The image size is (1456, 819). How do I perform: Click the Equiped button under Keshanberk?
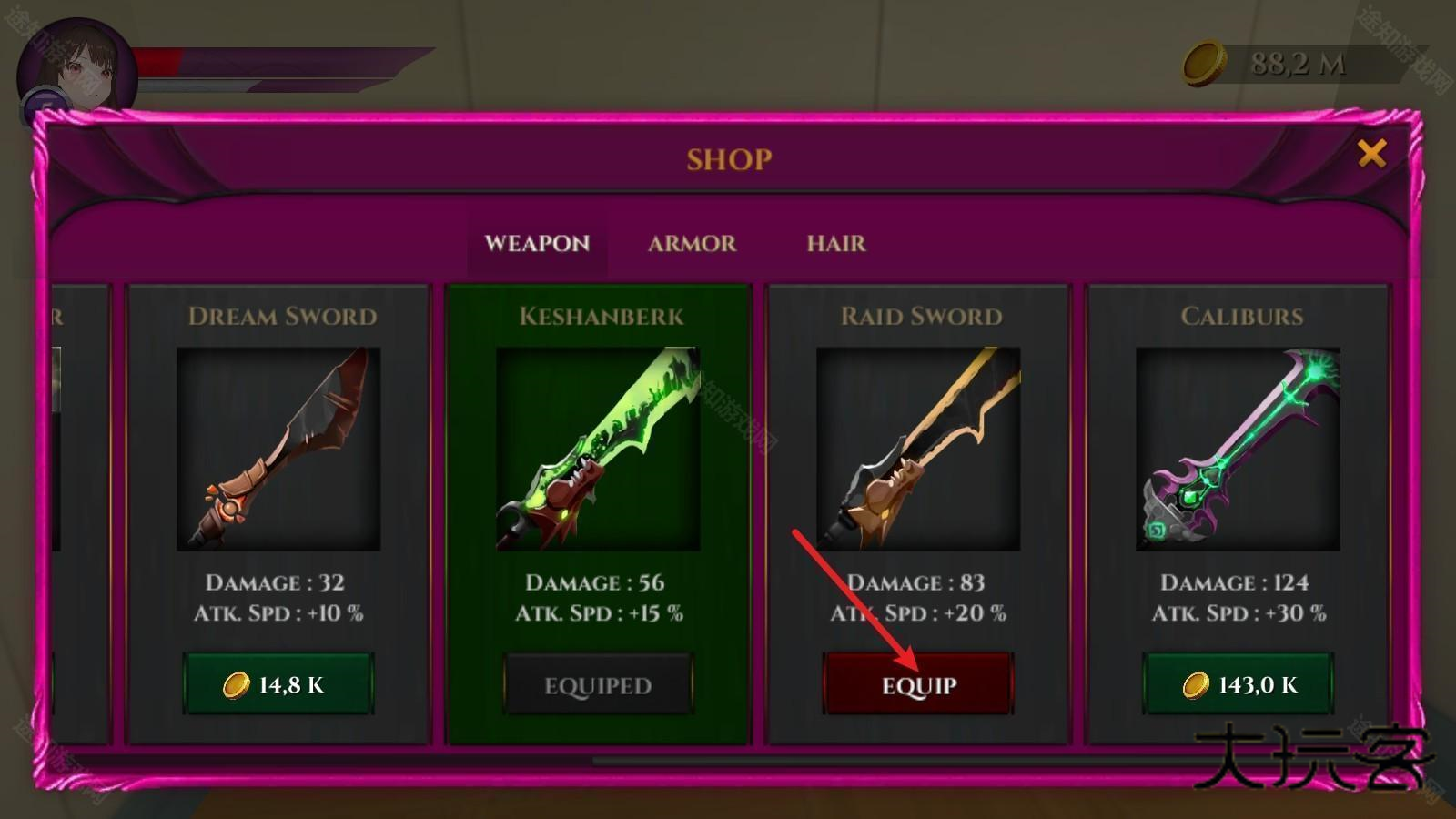click(x=598, y=684)
